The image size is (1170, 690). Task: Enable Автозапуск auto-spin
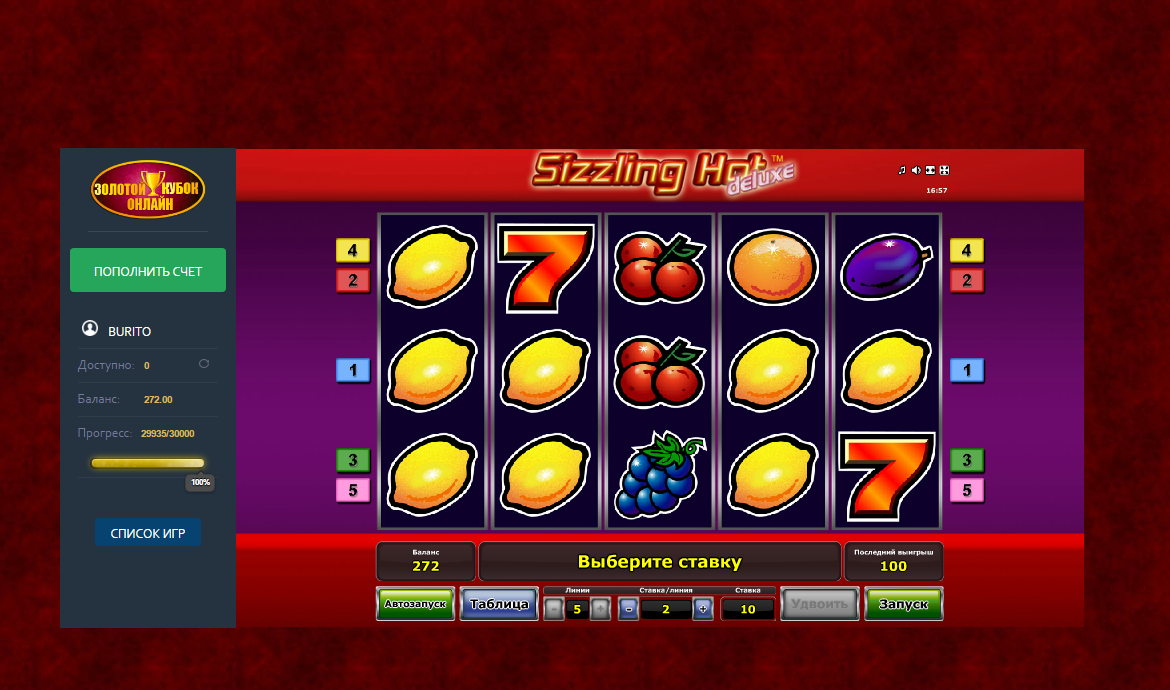(415, 604)
